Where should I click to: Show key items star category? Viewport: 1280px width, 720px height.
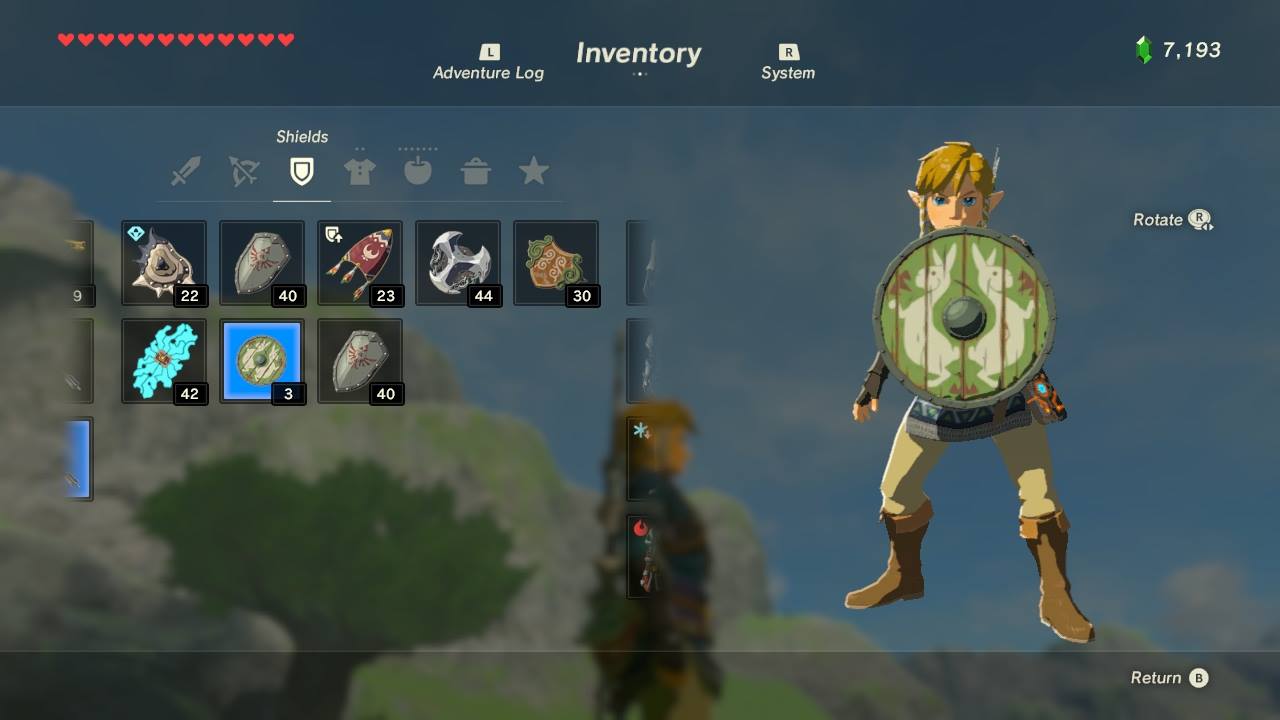pyautogui.click(x=533, y=172)
